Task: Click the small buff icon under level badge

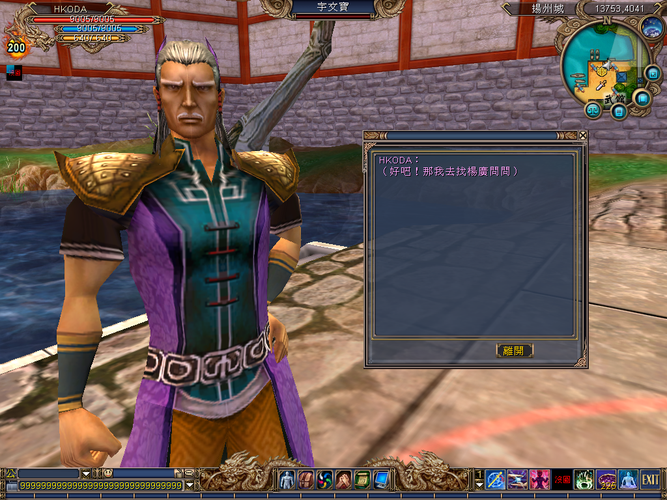Action: 11,71
